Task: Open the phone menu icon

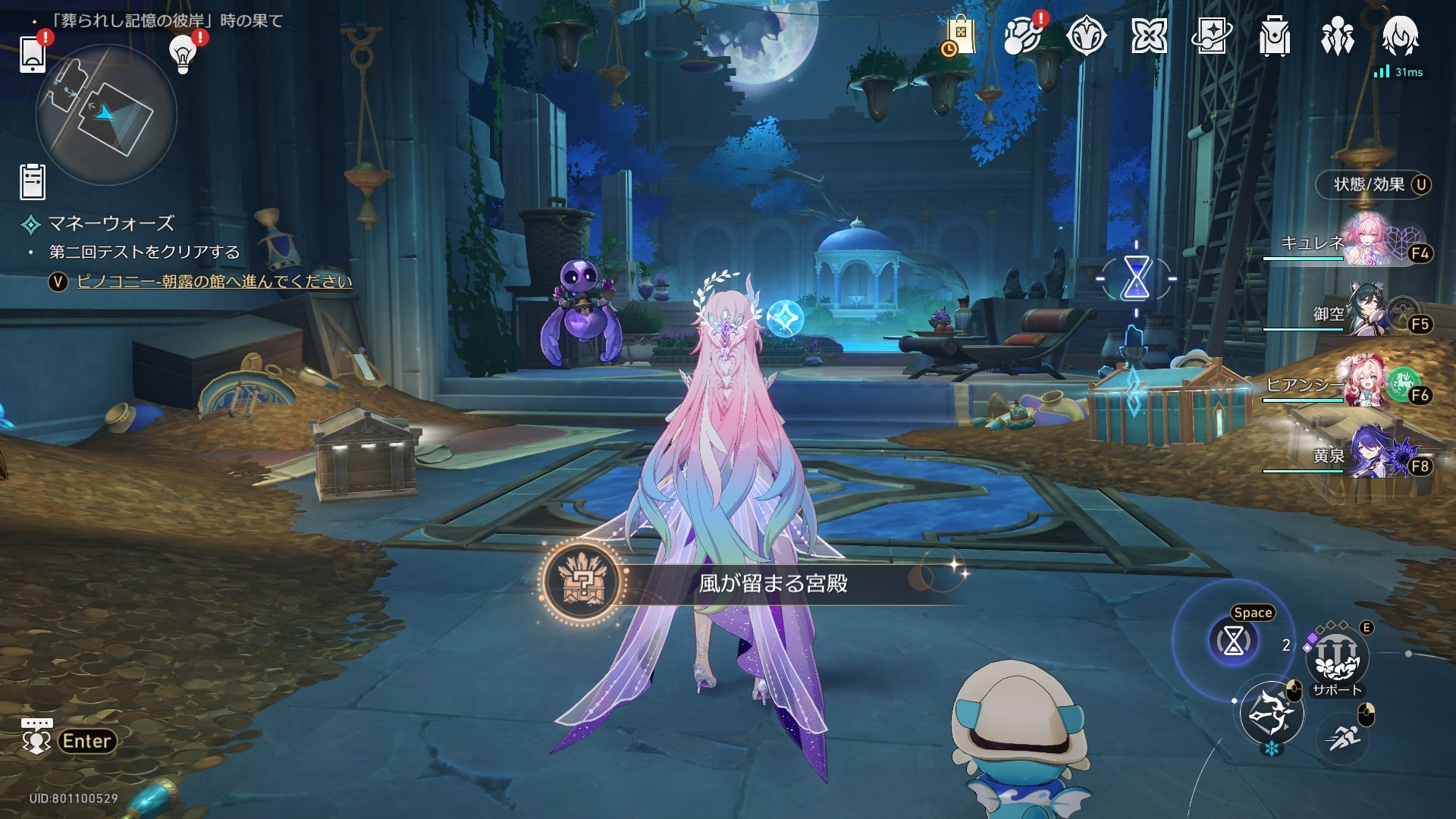Action: coord(33,53)
